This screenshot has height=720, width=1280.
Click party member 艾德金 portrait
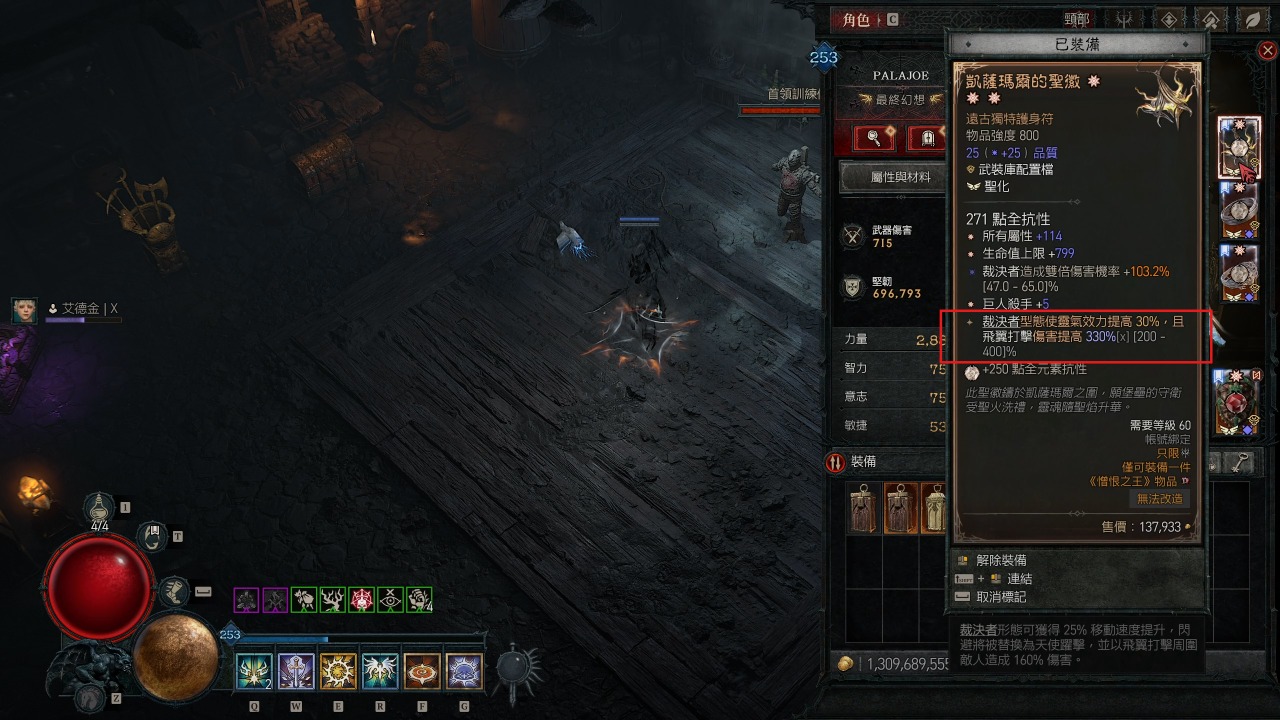pos(25,310)
